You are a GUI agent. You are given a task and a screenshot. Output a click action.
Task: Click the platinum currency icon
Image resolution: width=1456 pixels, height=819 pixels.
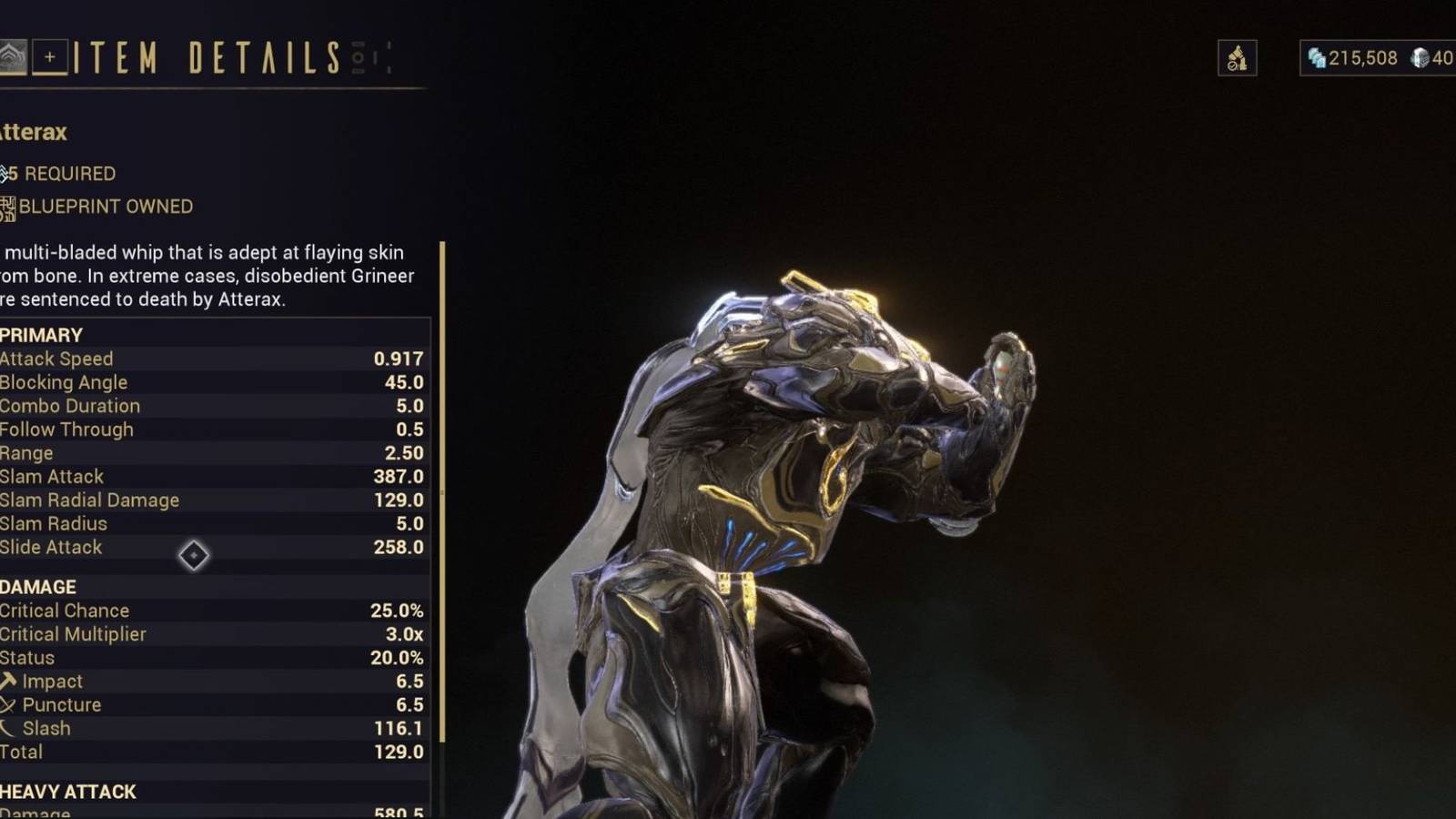coord(1420,58)
